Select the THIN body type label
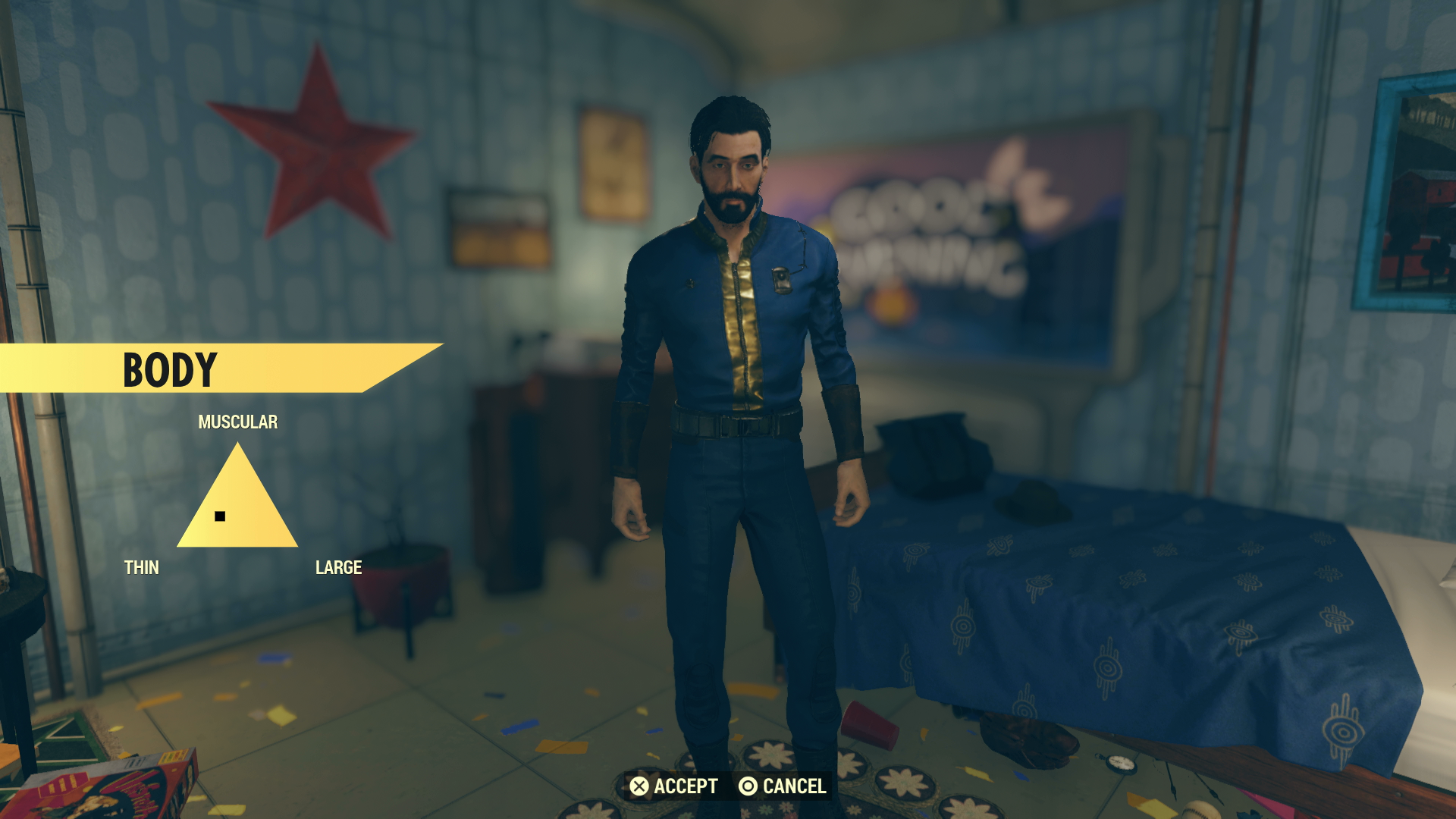Viewport: 1456px width, 819px height. 142,566
